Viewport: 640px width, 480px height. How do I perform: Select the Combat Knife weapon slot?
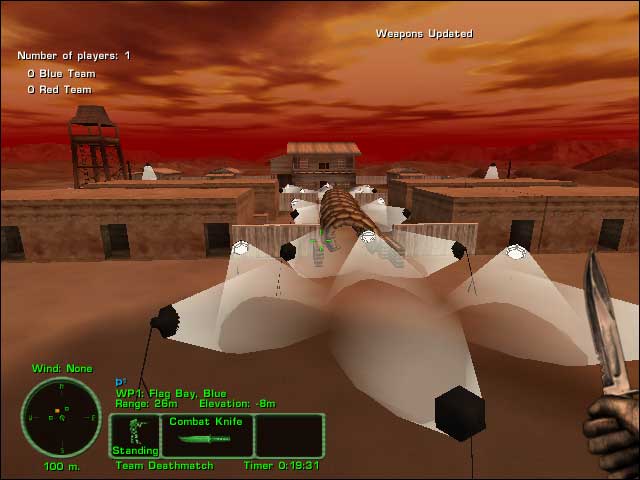[207, 436]
